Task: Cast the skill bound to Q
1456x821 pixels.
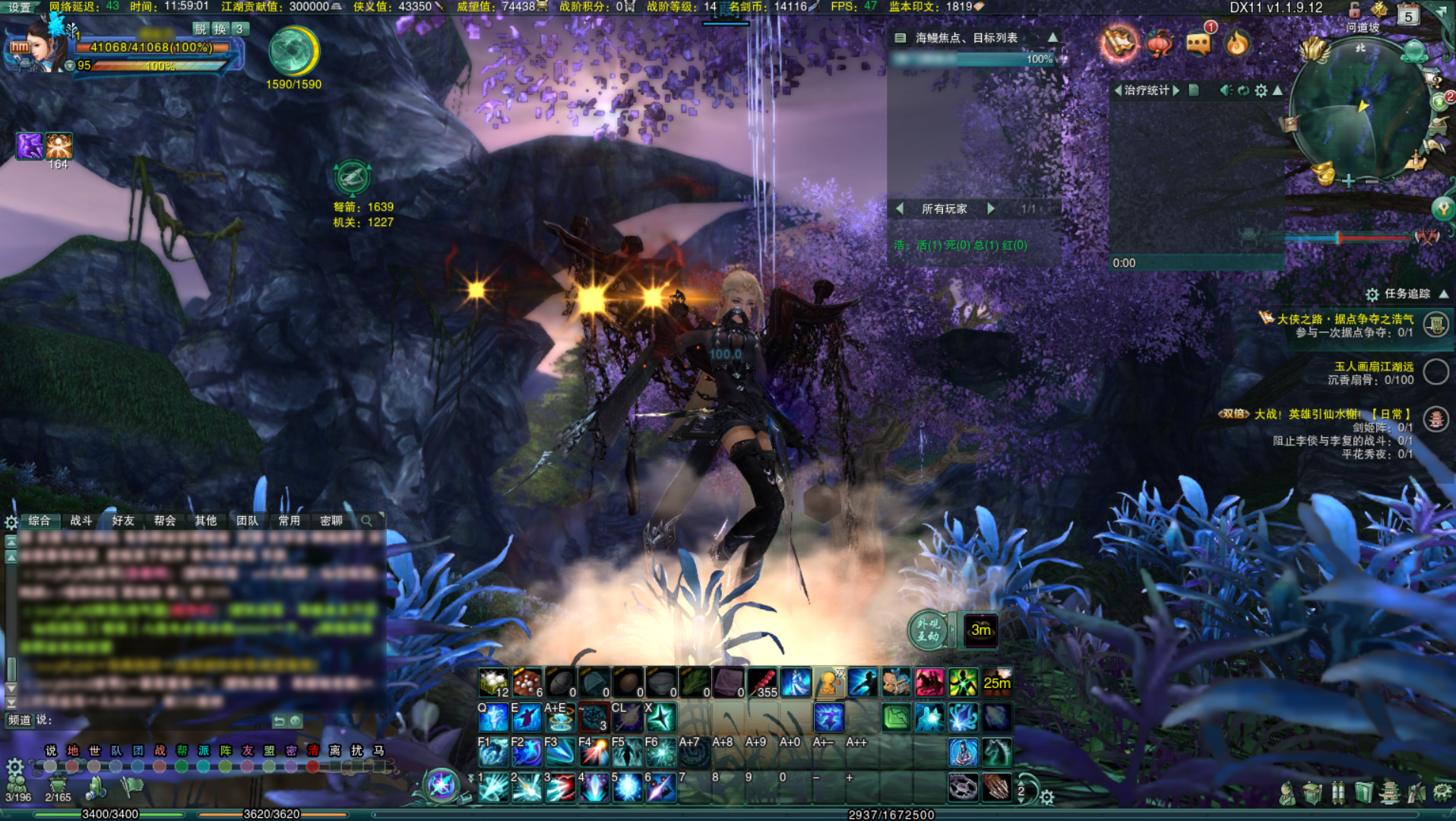Action: (x=493, y=717)
